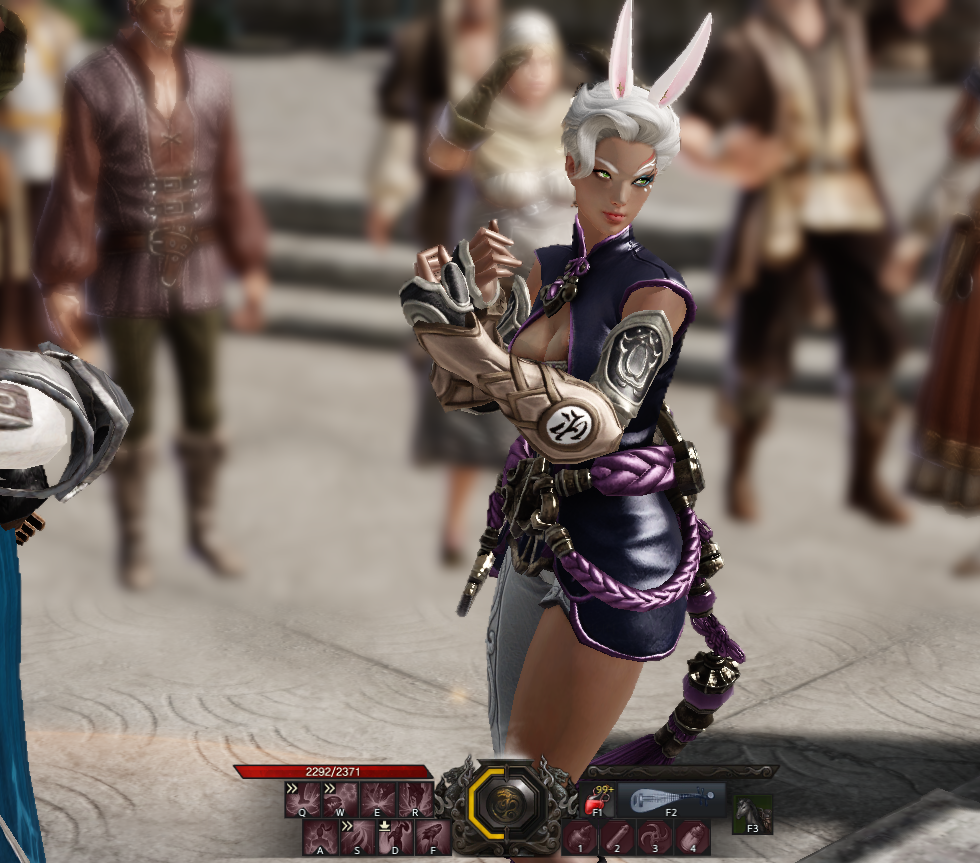This screenshot has width=980, height=863.
Task: Activate the Q skill icon
Action: (x=302, y=799)
